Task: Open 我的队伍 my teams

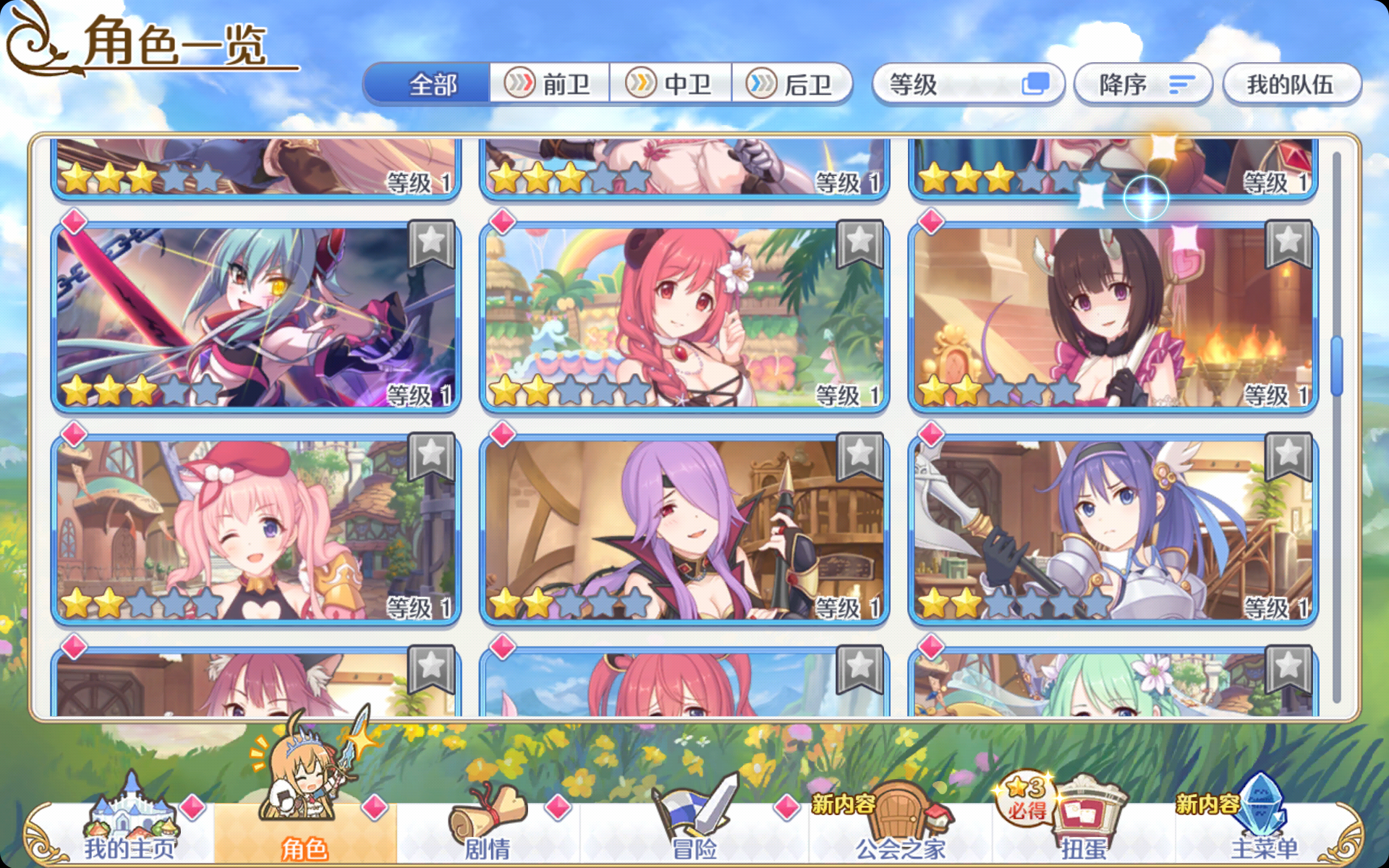Action: pos(1292,82)
